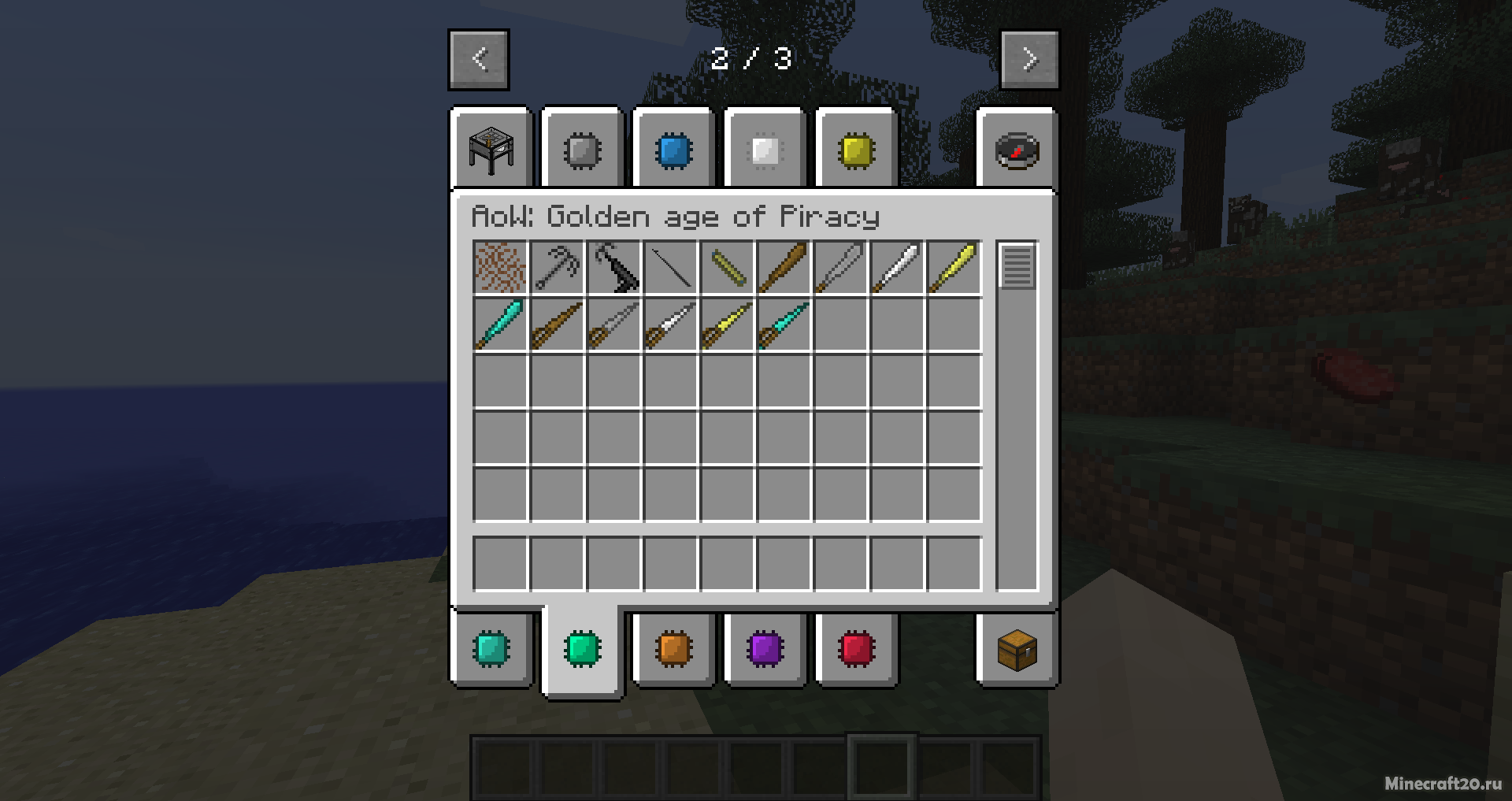Open the workbench table tab
The image size is (1512, 801).
(x=491, y=150)
